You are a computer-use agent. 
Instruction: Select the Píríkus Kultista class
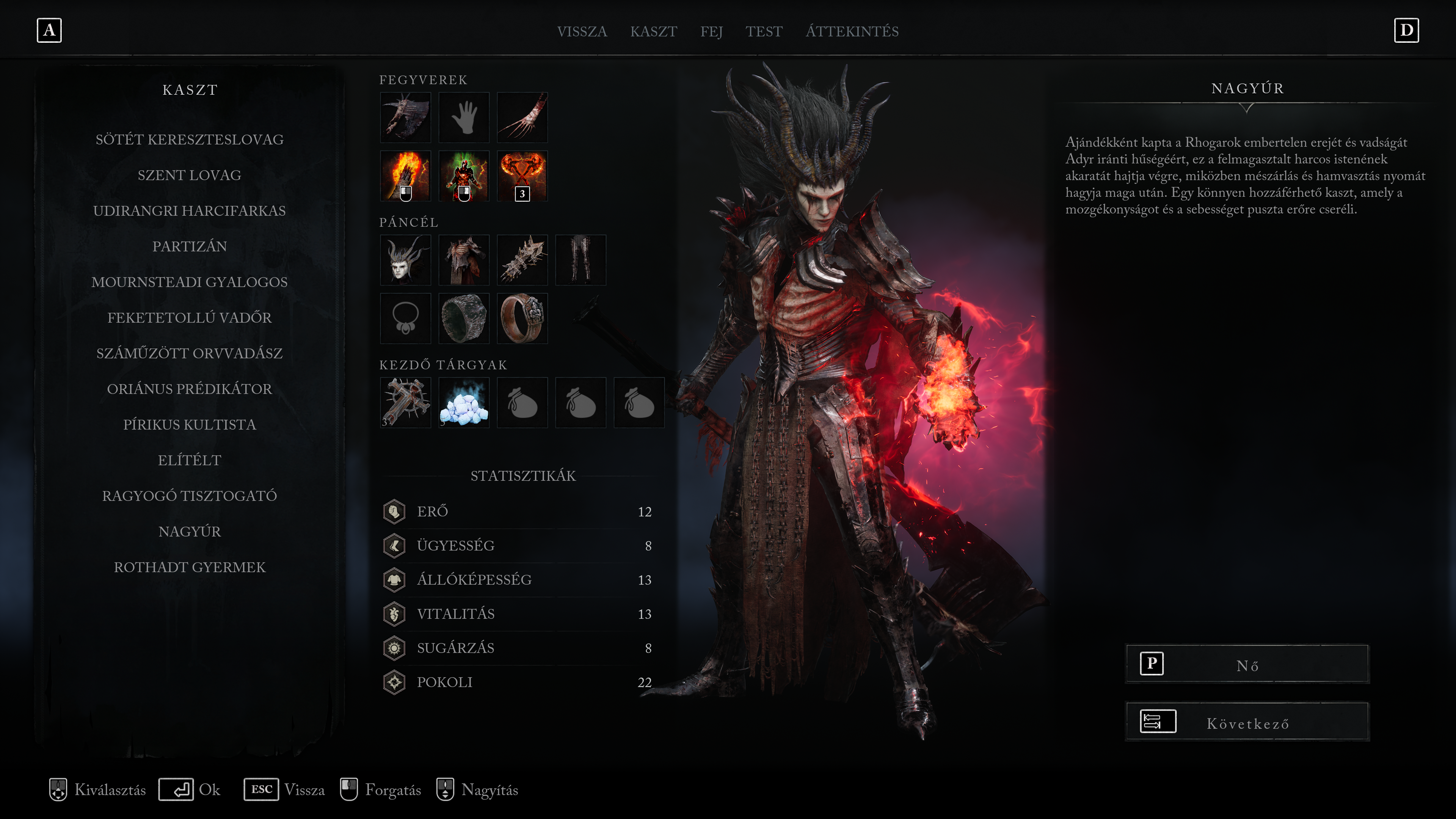[189, 425]
